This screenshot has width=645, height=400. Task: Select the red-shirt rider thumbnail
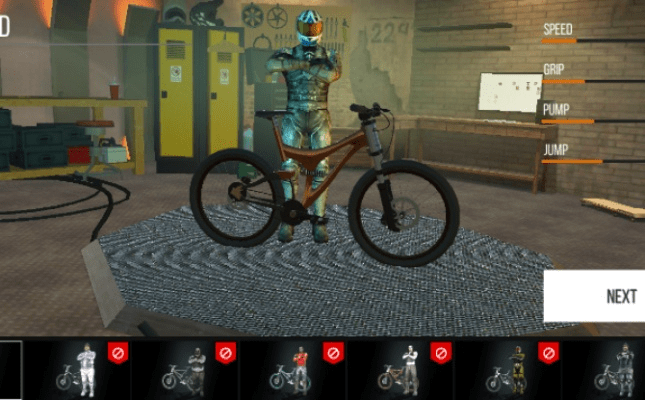click(294, 368)
